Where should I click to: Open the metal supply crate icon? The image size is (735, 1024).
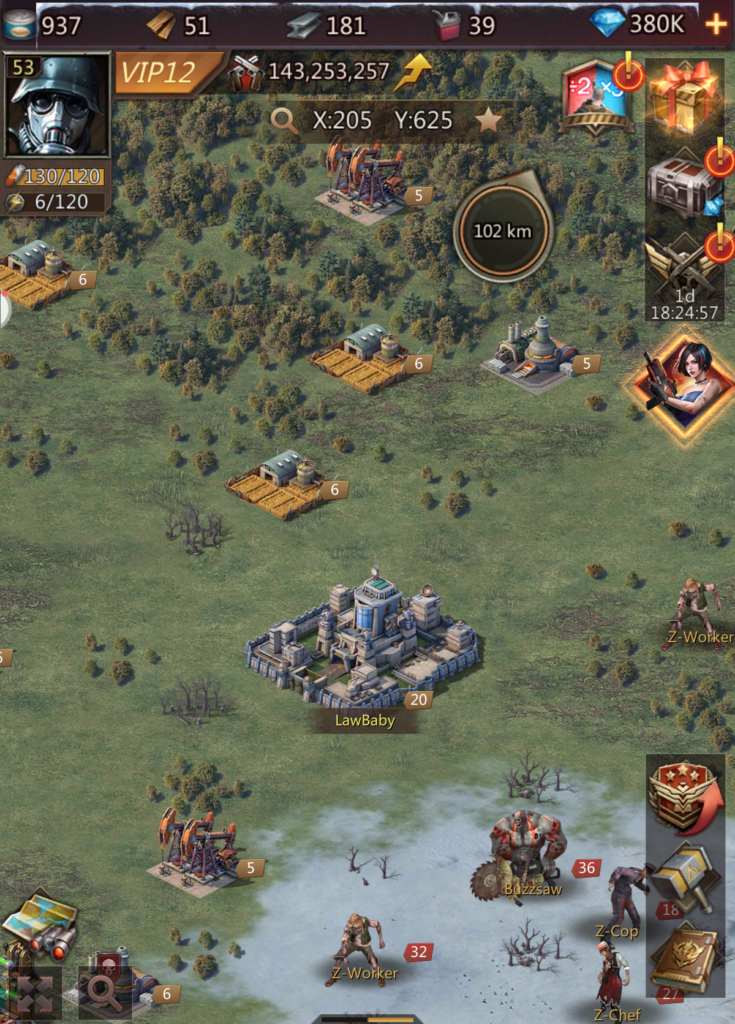pos(684,184)
